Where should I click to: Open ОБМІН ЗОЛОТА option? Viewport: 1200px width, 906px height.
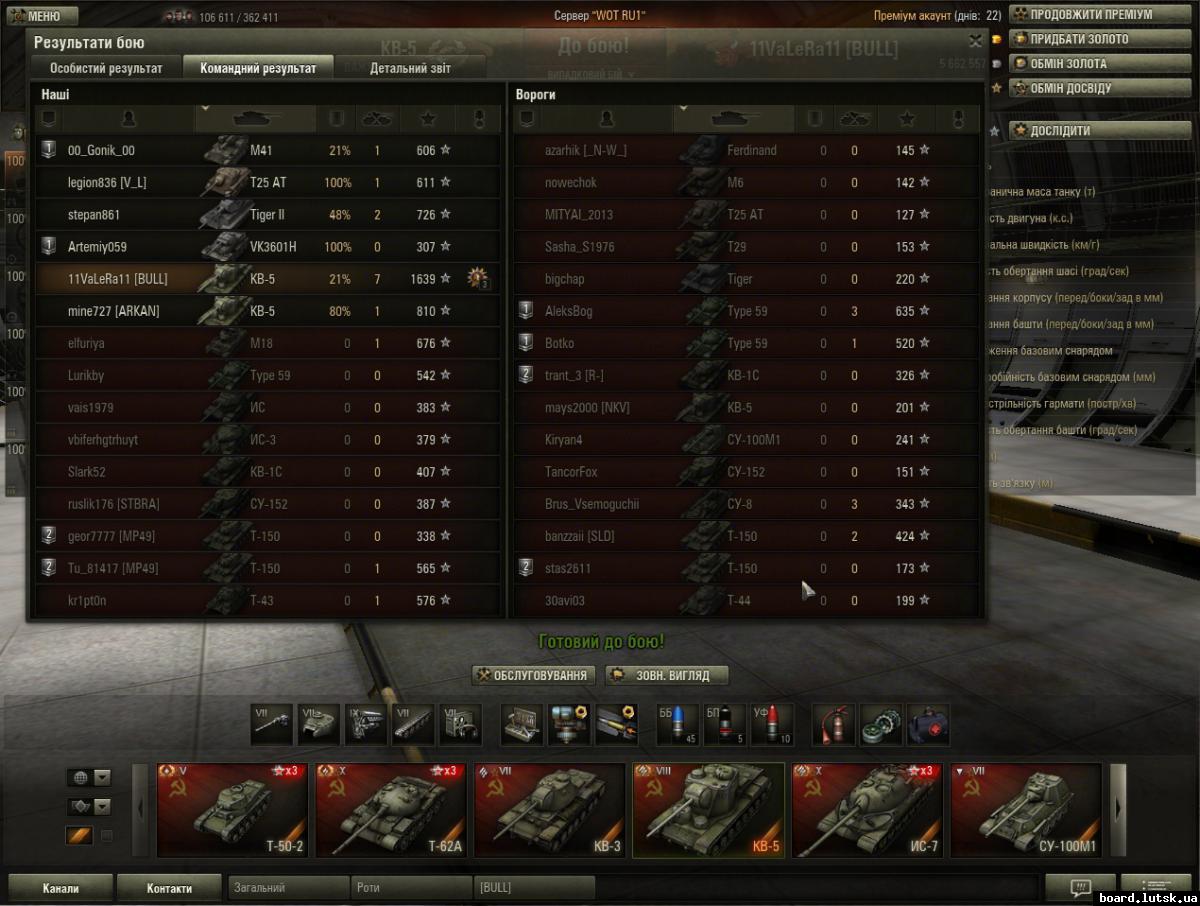[1067, 64]
